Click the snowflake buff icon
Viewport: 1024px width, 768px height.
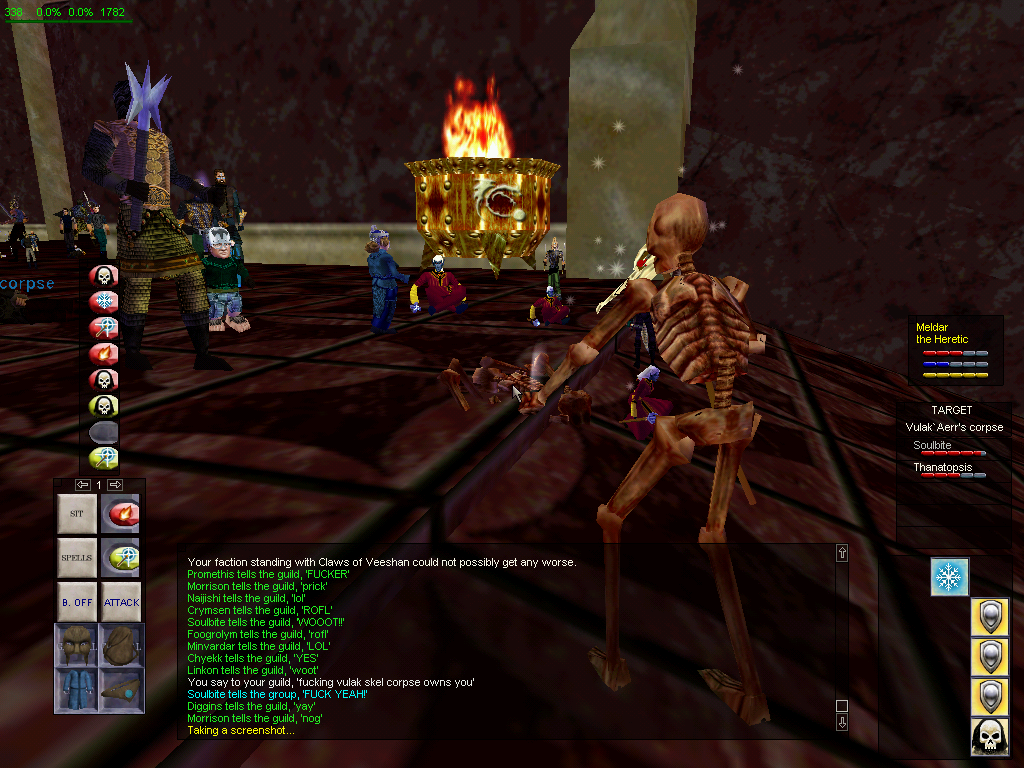950,578
